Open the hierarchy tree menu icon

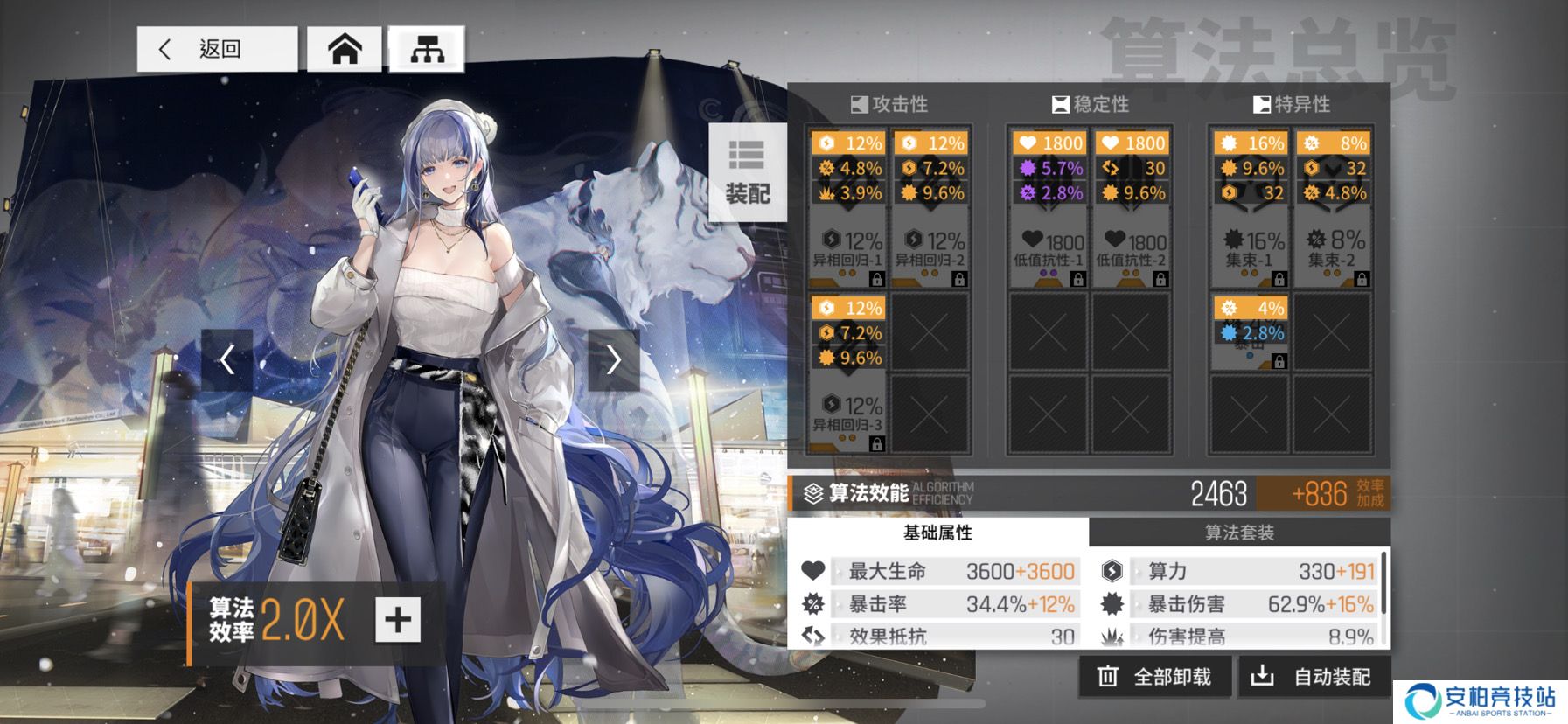click(427, 49)
